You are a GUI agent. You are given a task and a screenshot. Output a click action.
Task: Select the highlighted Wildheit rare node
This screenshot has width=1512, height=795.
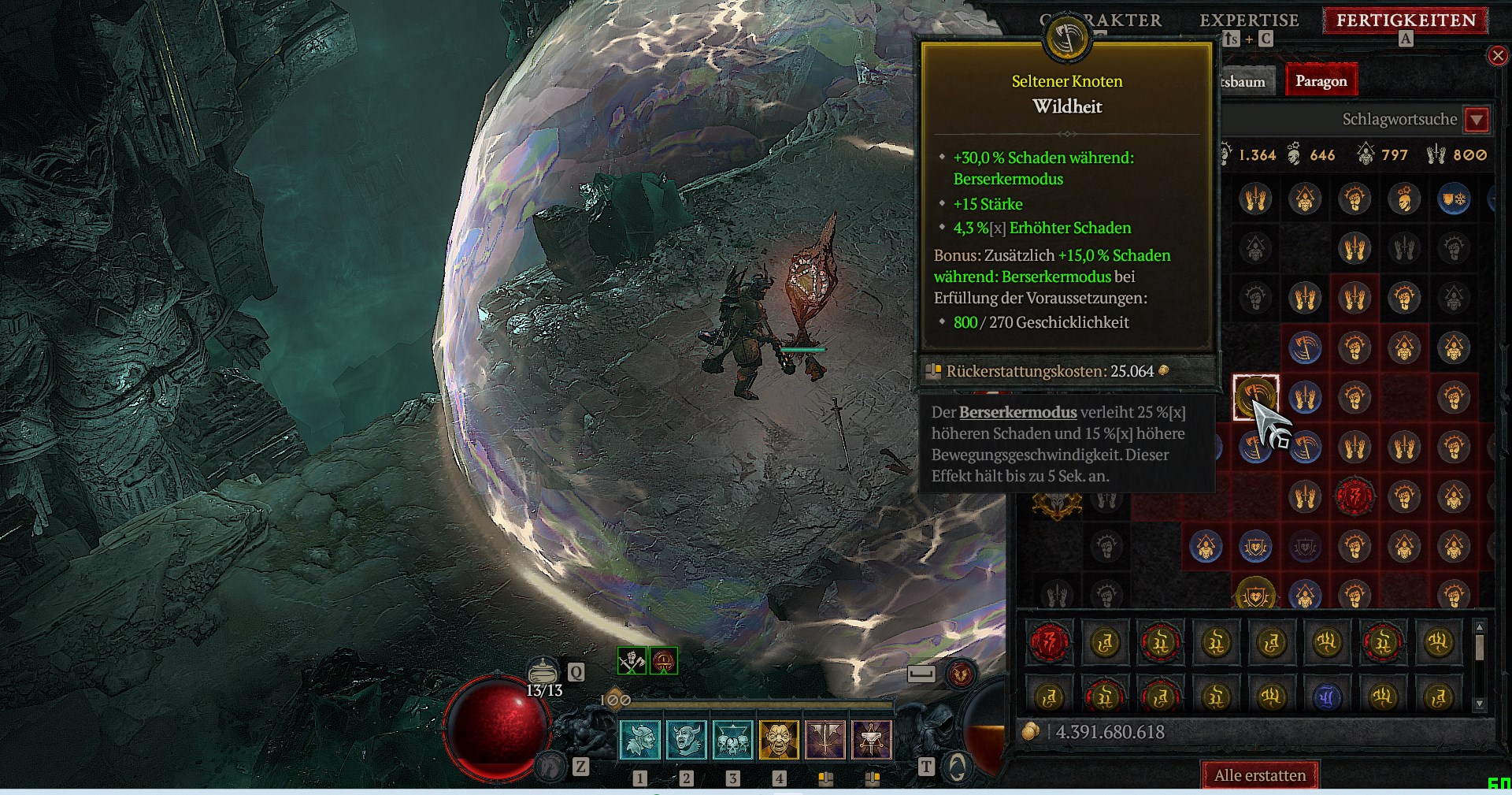click(x=1255, y=396)
